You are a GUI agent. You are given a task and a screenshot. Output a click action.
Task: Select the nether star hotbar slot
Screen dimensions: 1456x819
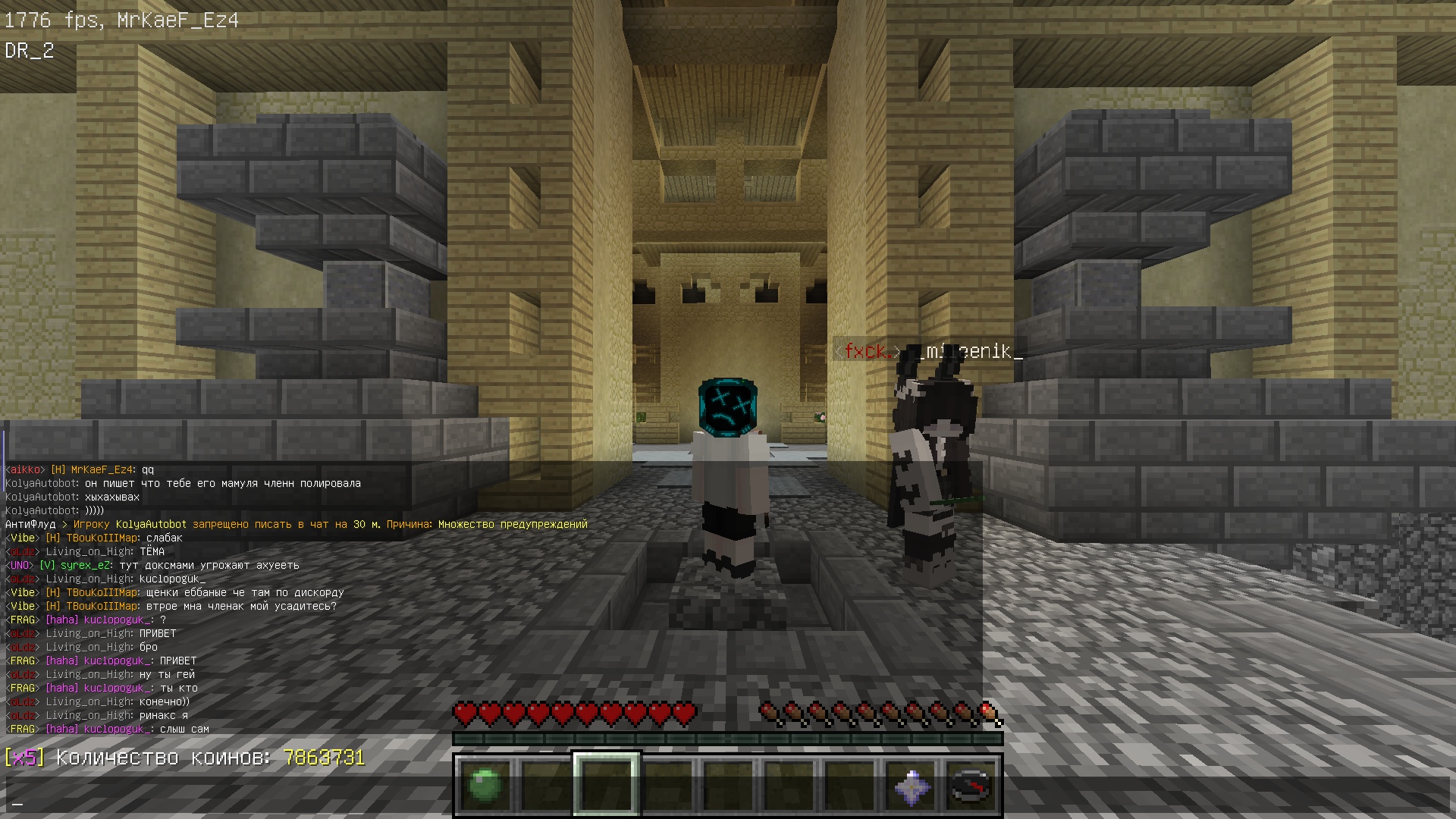[x=912, y=786]
